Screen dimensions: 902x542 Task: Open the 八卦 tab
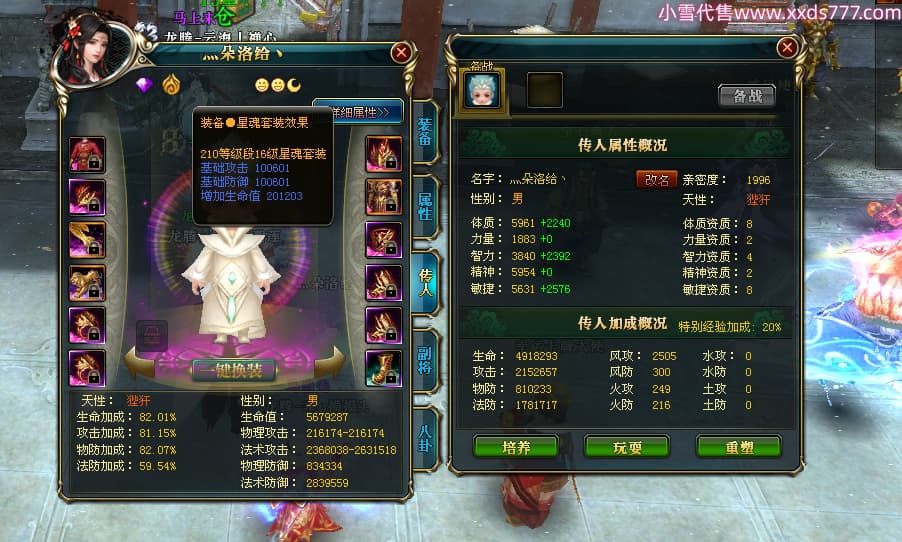(x=425, y=433)
